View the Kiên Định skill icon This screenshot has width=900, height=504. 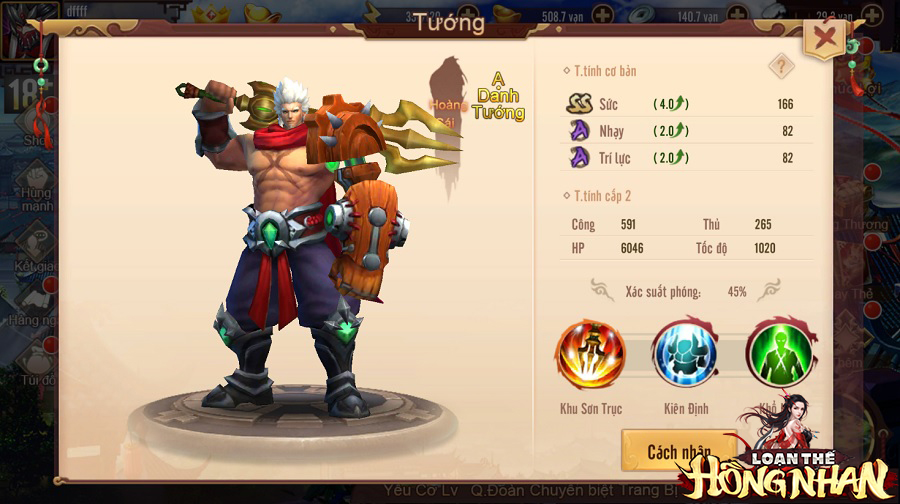685,355
